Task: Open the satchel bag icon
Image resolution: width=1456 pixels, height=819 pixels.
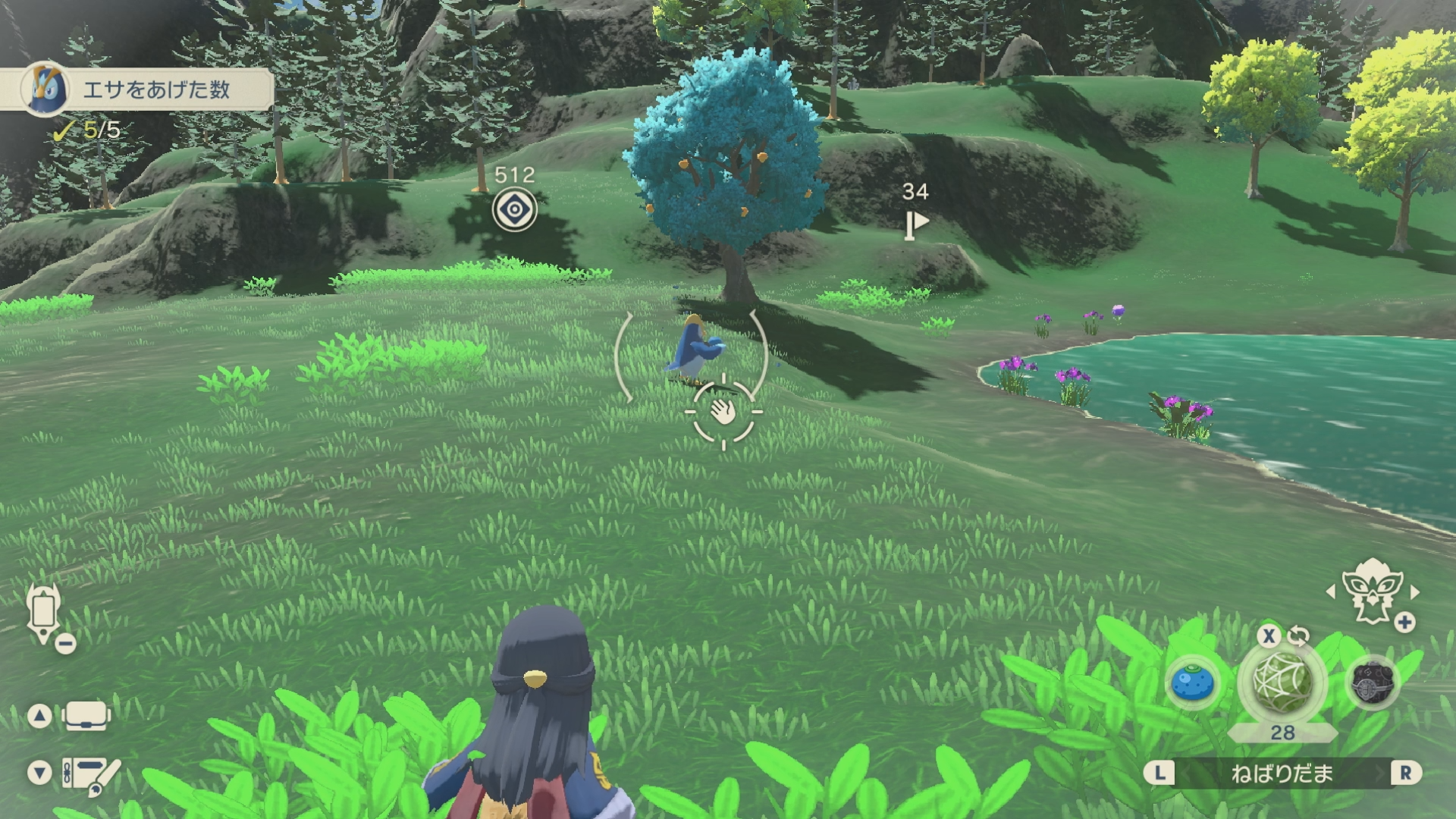Action: [x=86, y=716]
